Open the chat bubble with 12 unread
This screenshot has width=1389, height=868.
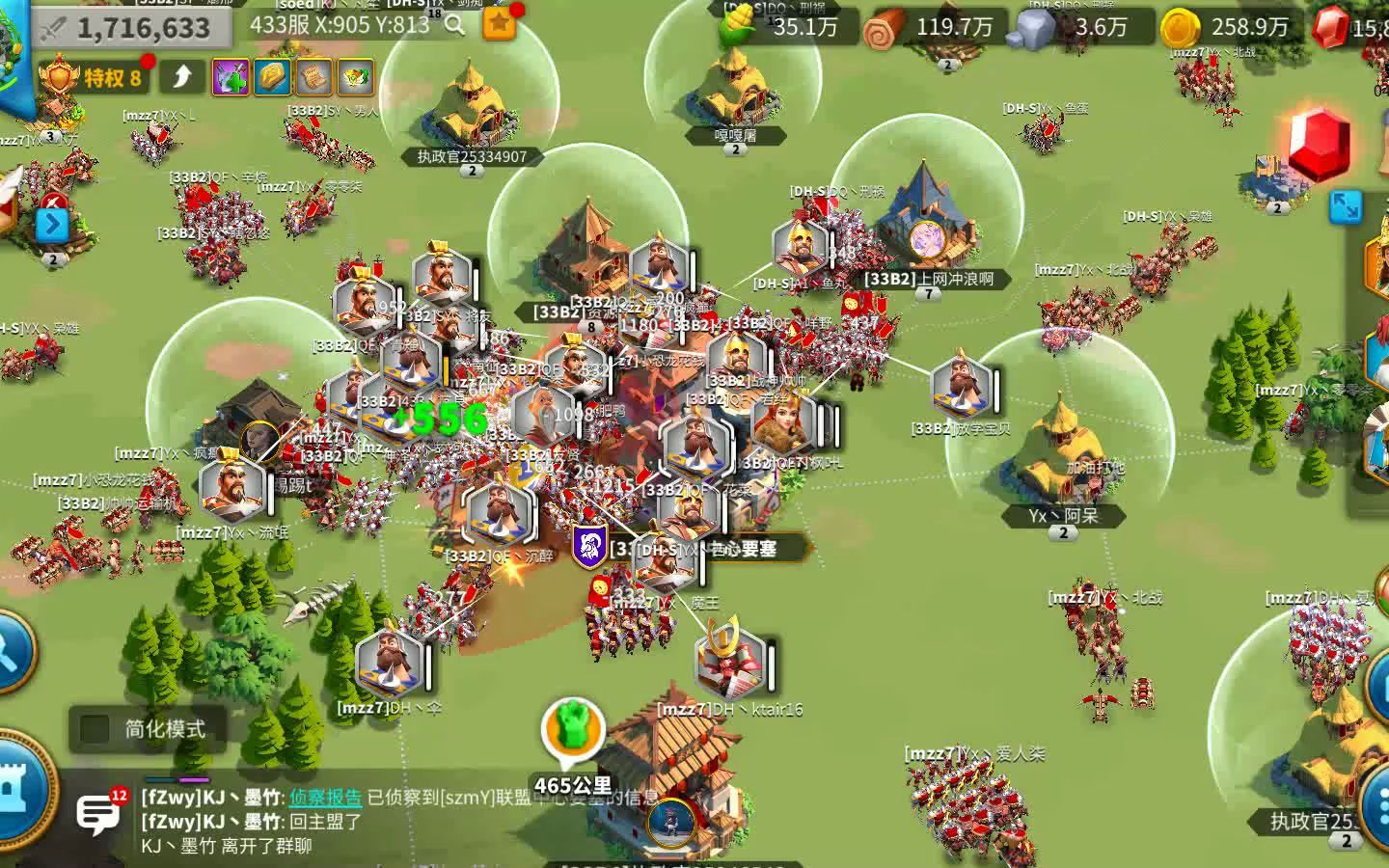pyautogui.click(x=99, y=815)
